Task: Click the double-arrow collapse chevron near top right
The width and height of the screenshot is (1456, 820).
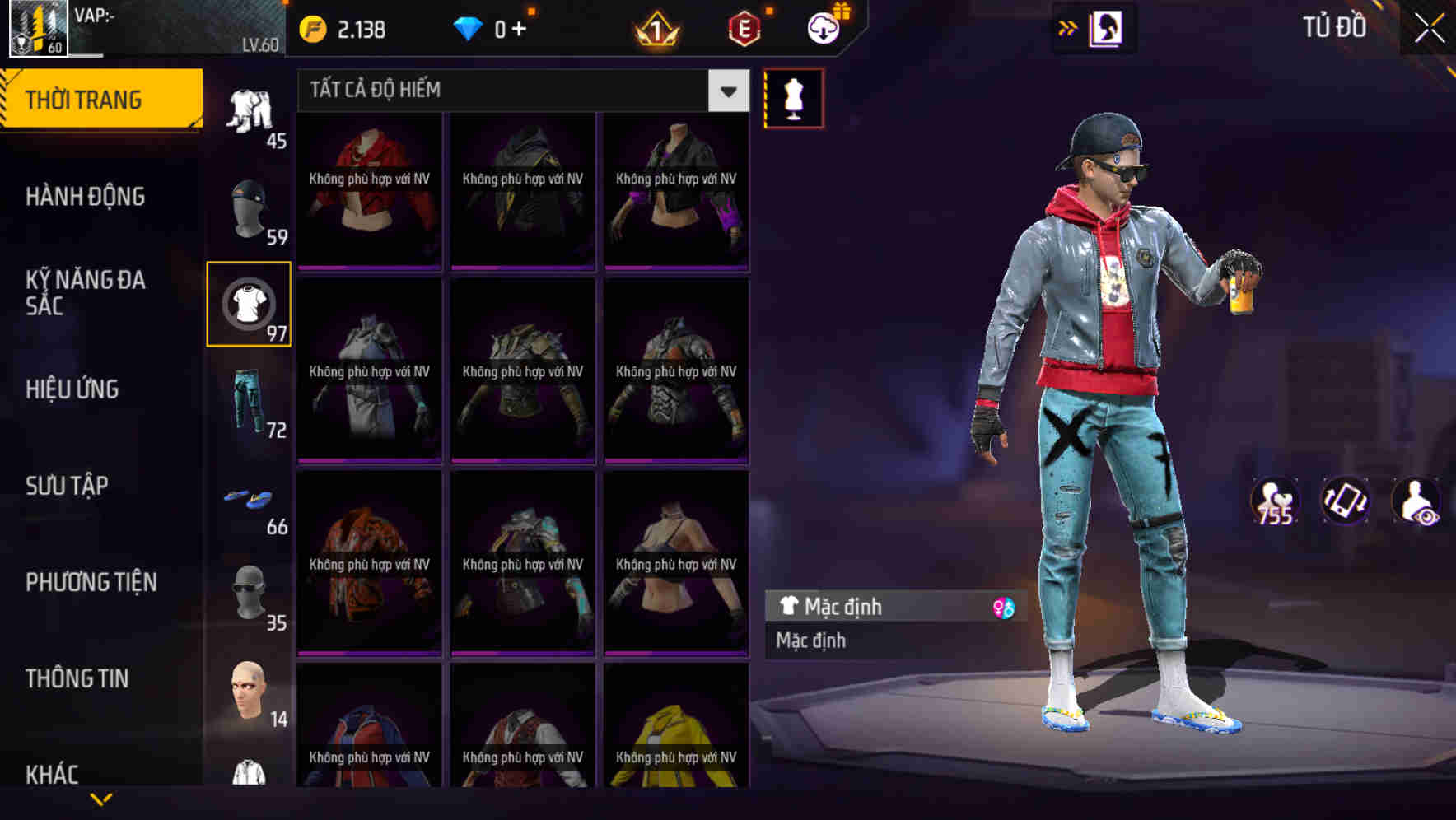Action: [1068, 27]
